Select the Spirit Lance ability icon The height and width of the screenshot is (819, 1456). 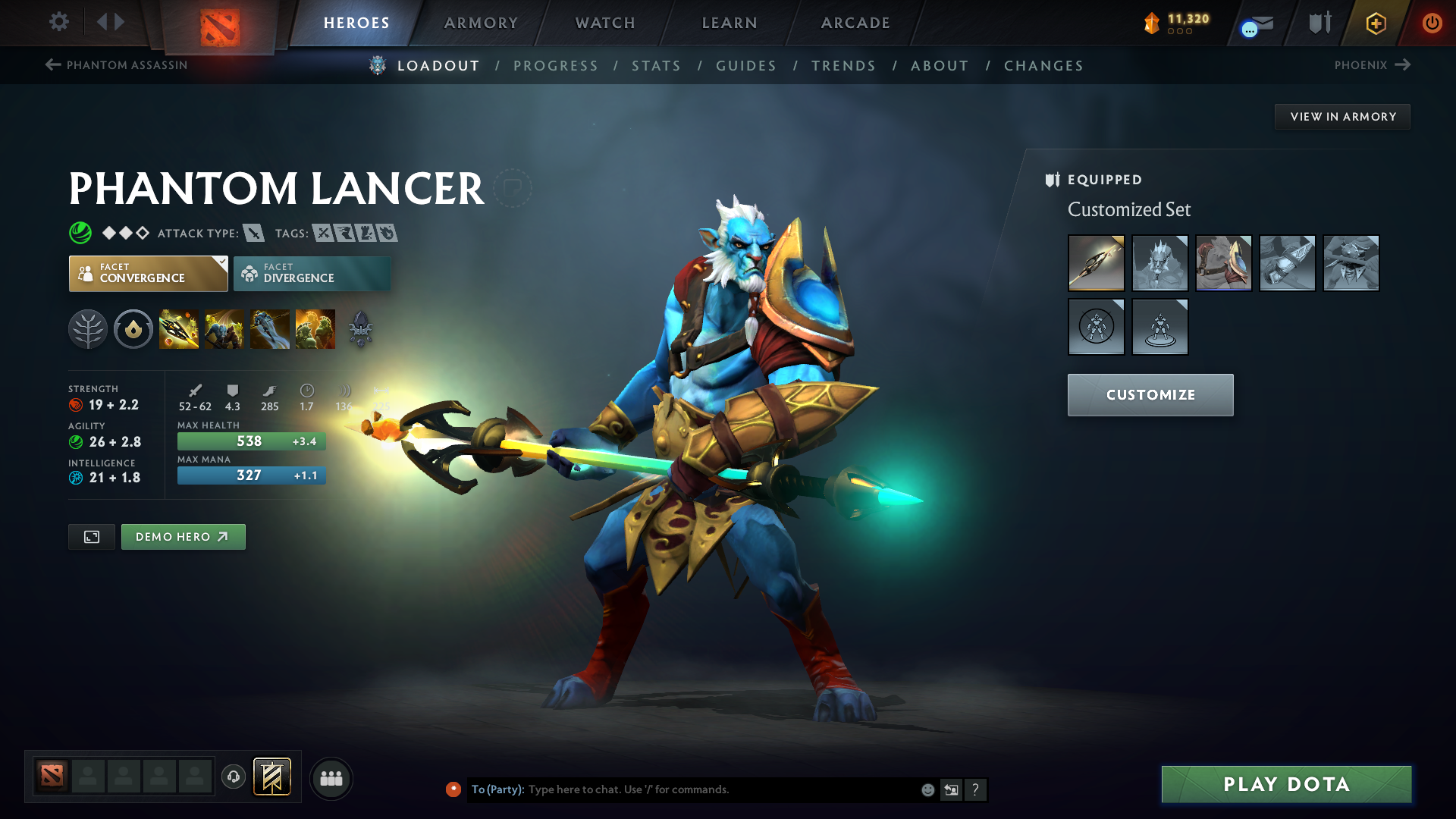[178, 328]
